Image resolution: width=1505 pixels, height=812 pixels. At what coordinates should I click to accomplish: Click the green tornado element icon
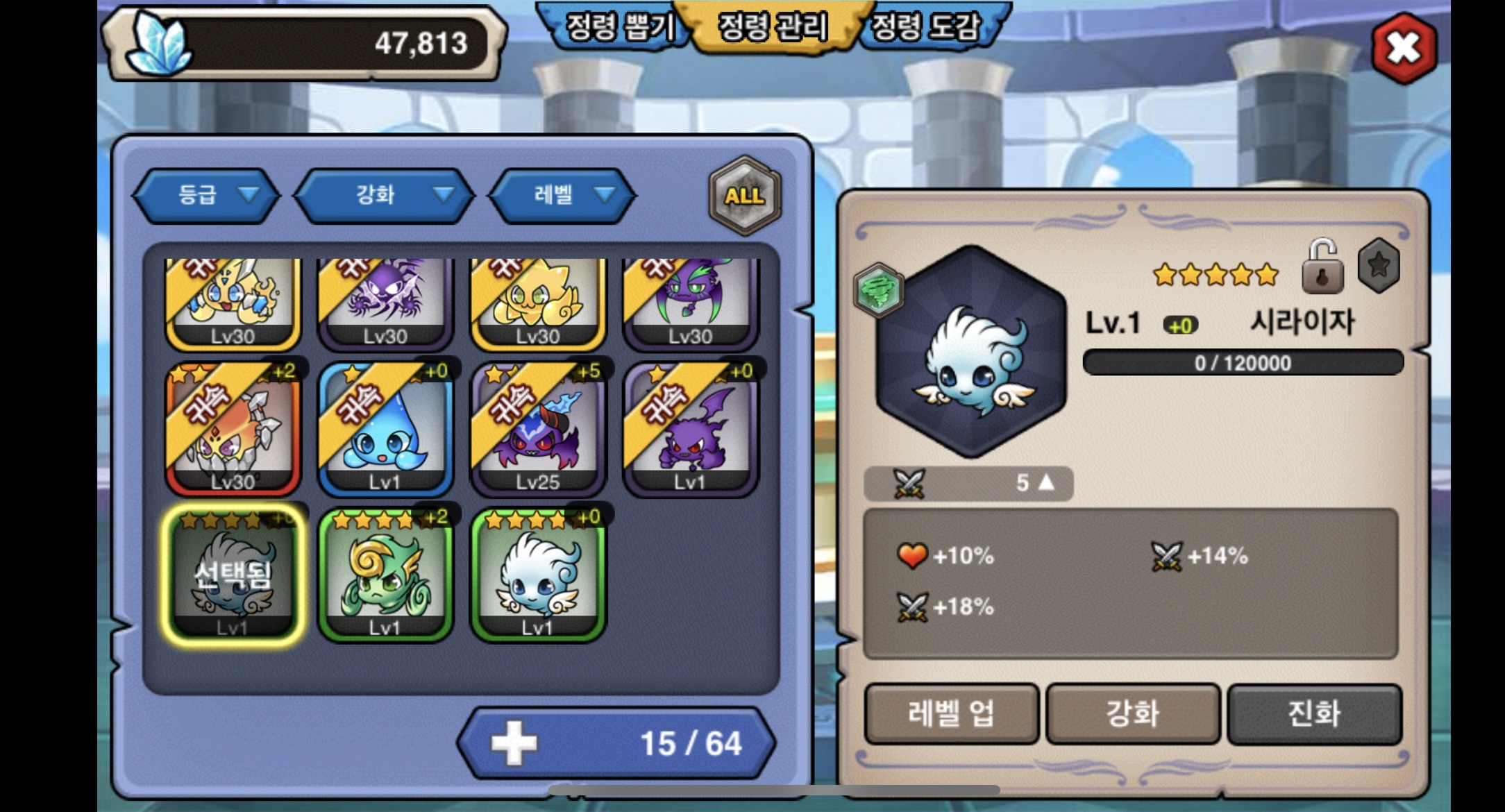(879, 289)
